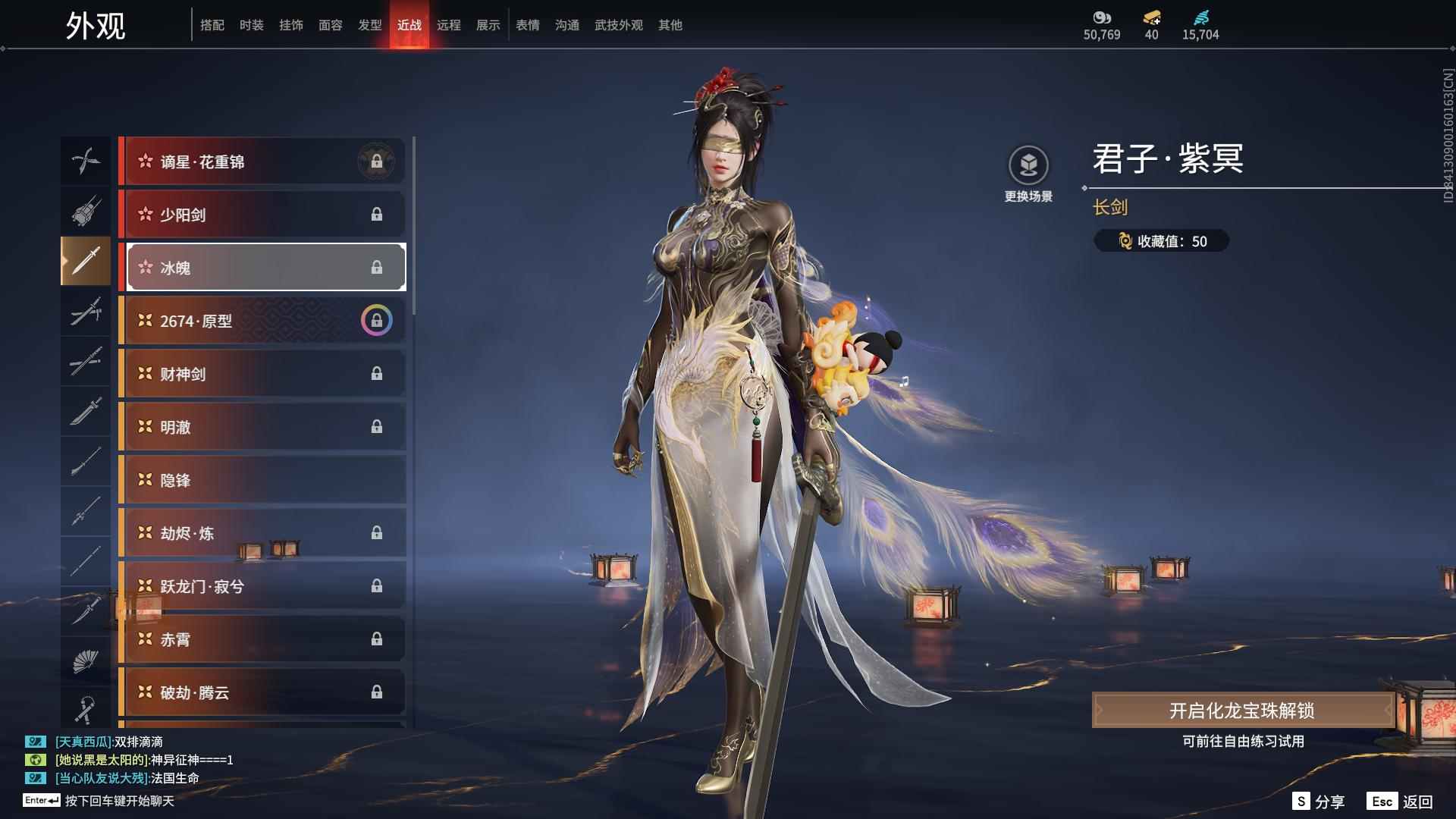Switch to the 表情 tab

527,24
